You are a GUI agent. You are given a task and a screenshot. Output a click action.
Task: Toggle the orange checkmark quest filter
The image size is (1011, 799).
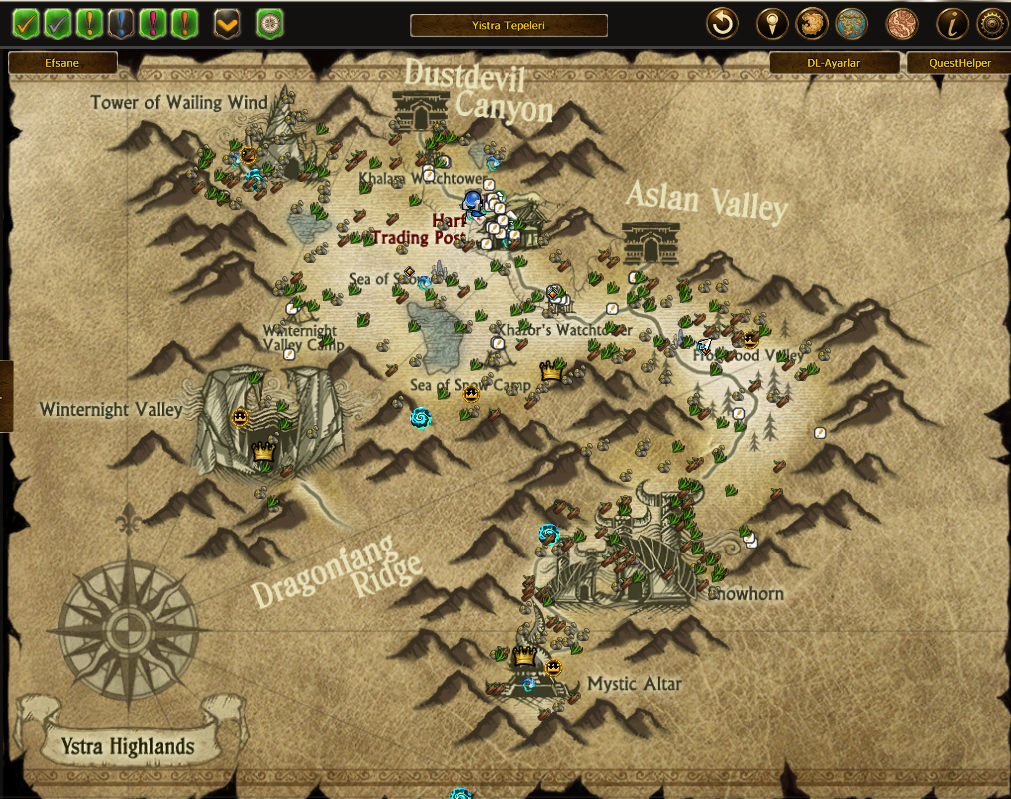pyautogui.click(x=26, y=23)
